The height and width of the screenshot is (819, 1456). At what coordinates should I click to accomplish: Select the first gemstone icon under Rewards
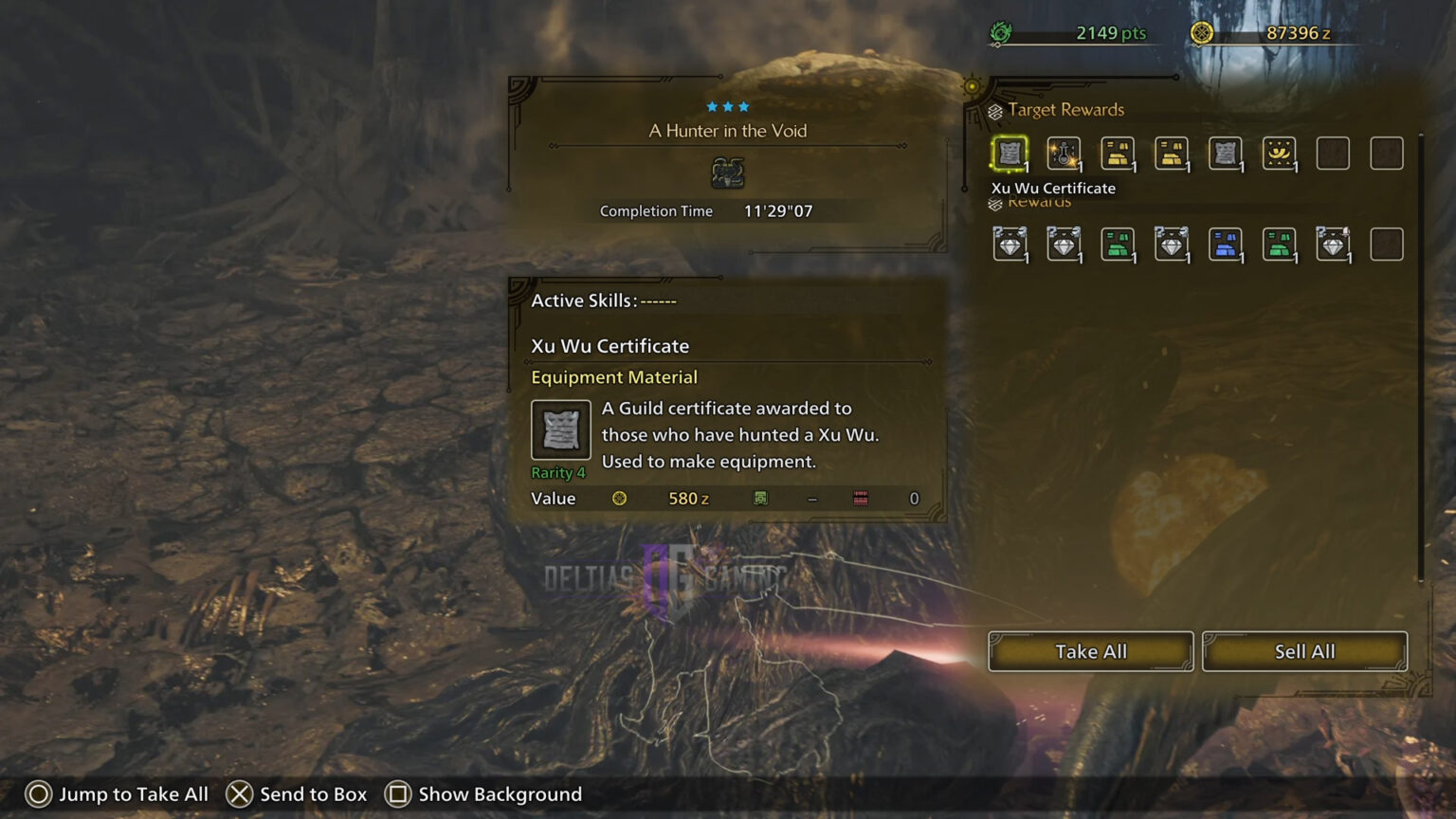1009,243
